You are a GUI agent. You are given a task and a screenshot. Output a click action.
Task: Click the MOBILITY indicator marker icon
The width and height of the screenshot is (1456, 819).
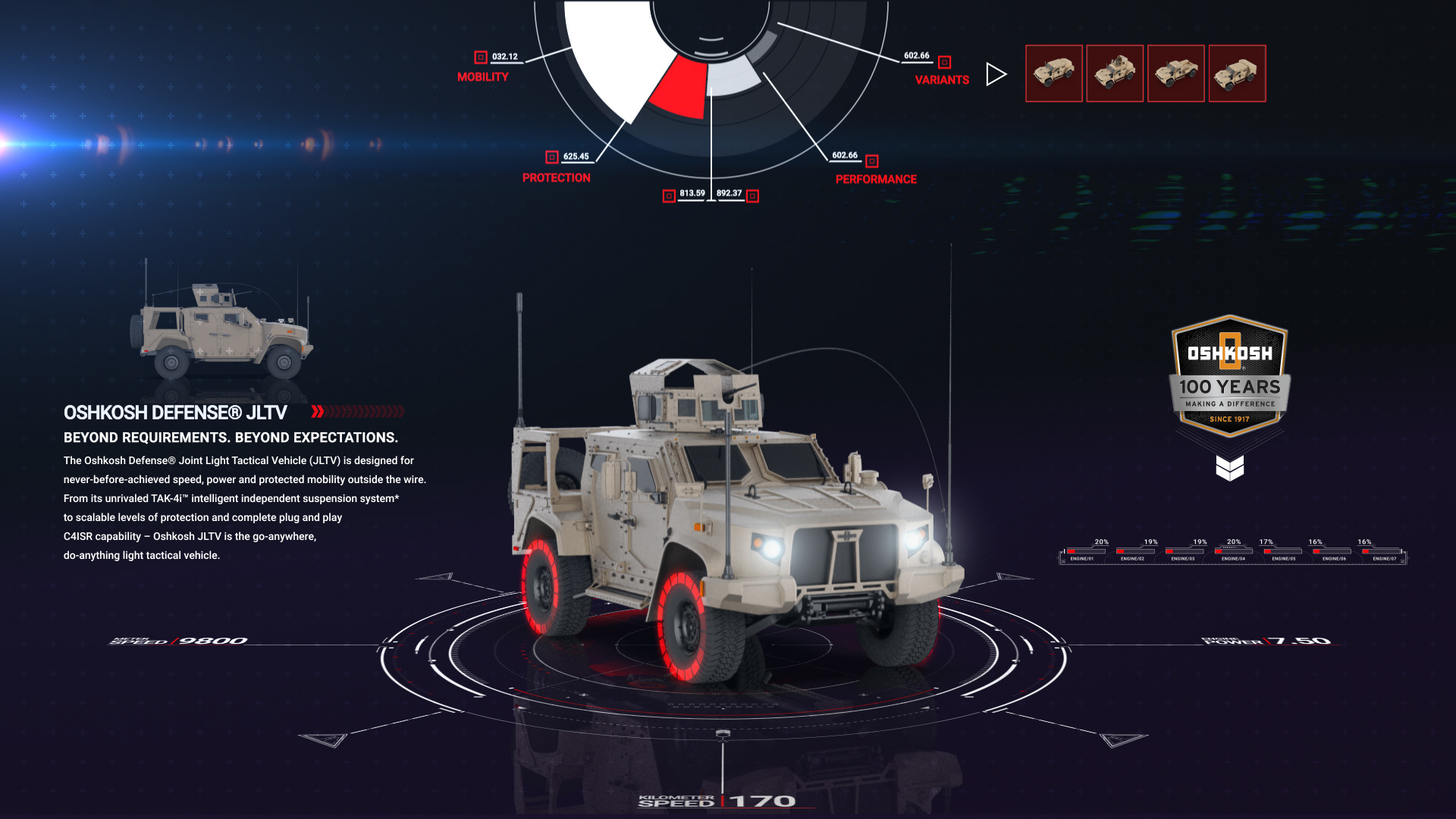pyautogui.click(x=480, y=55)
